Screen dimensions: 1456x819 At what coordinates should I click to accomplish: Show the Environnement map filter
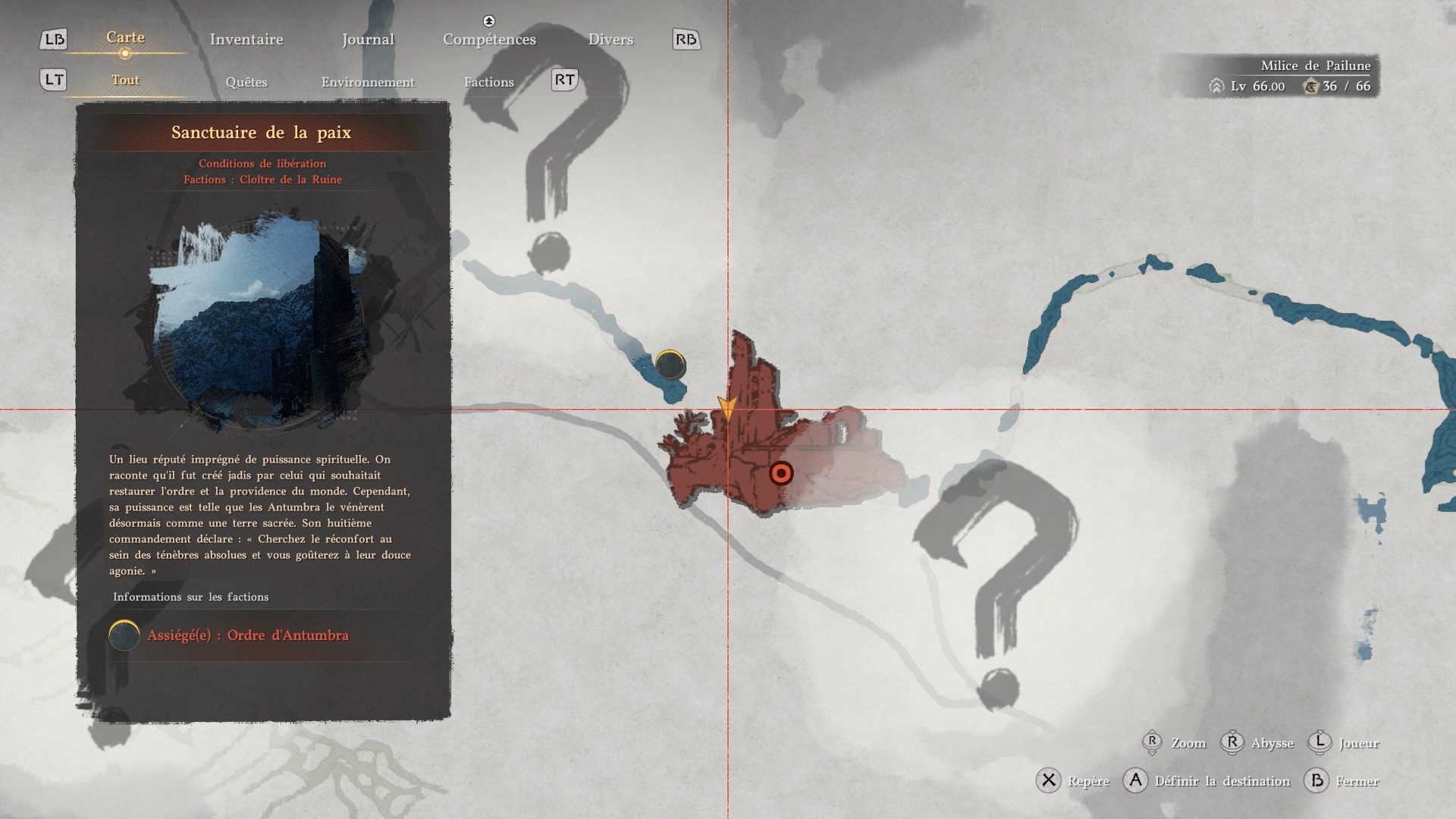pos(368,82)
